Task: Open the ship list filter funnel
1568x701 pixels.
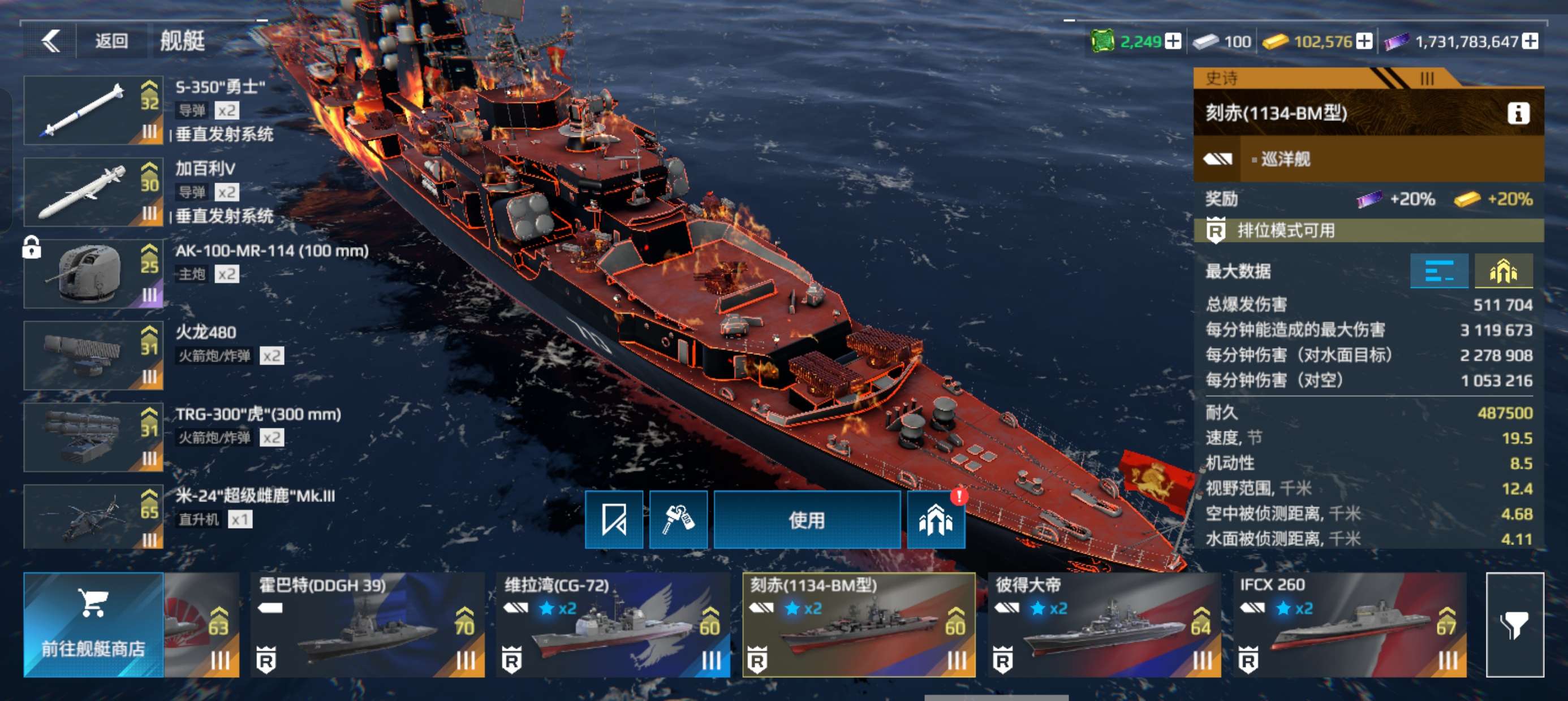Action: (1514, 624)
